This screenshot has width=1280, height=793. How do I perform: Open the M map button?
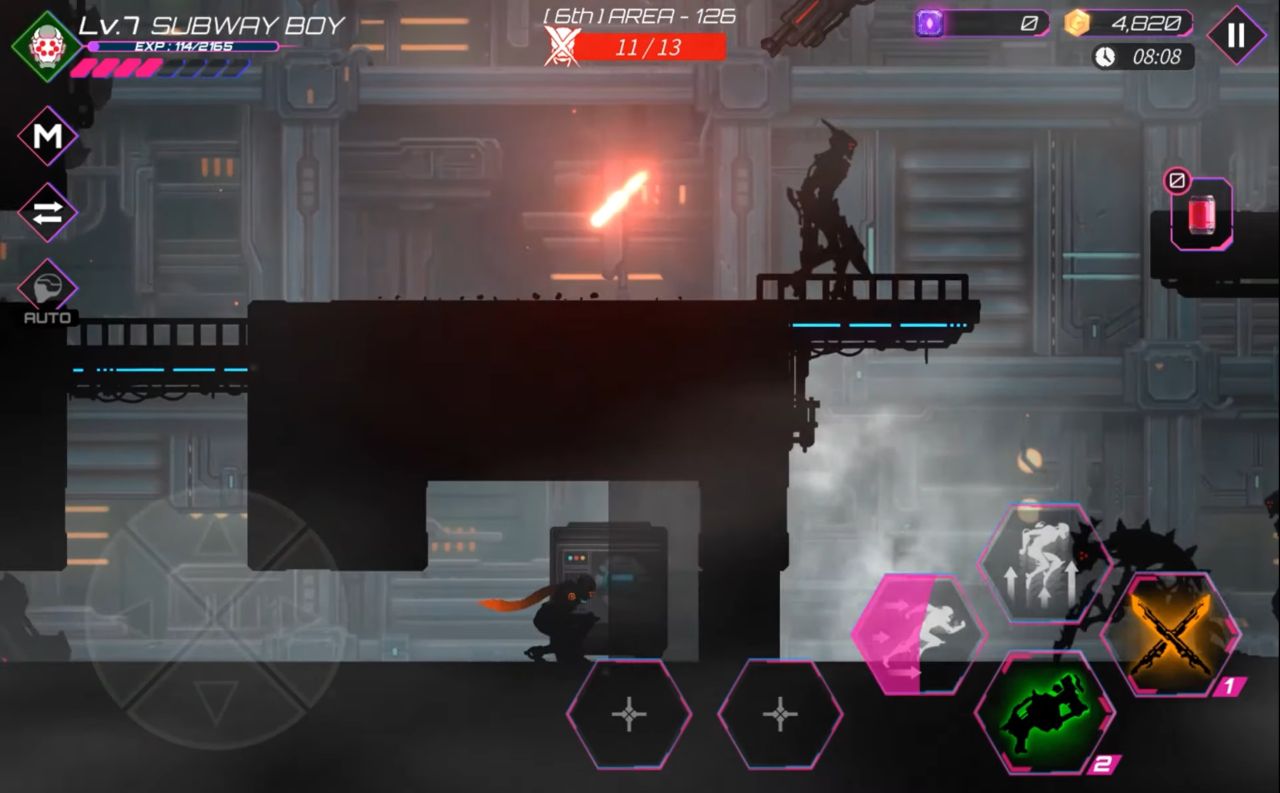47,136
